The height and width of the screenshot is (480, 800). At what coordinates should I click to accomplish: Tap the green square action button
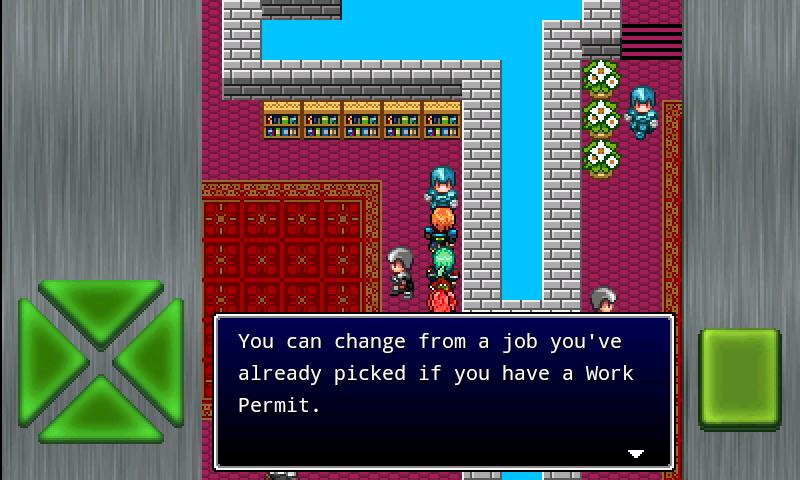tap(739, 378)
